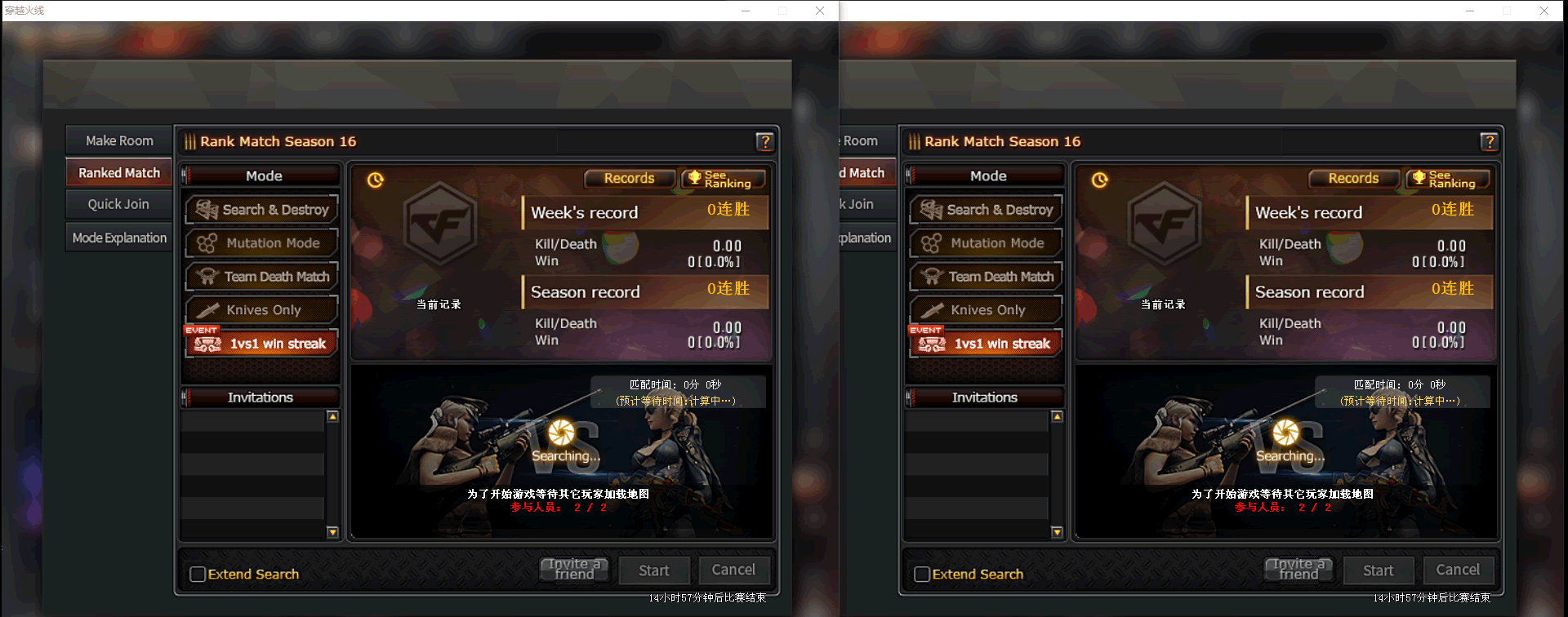Open Records in the left window

(629, 178)
